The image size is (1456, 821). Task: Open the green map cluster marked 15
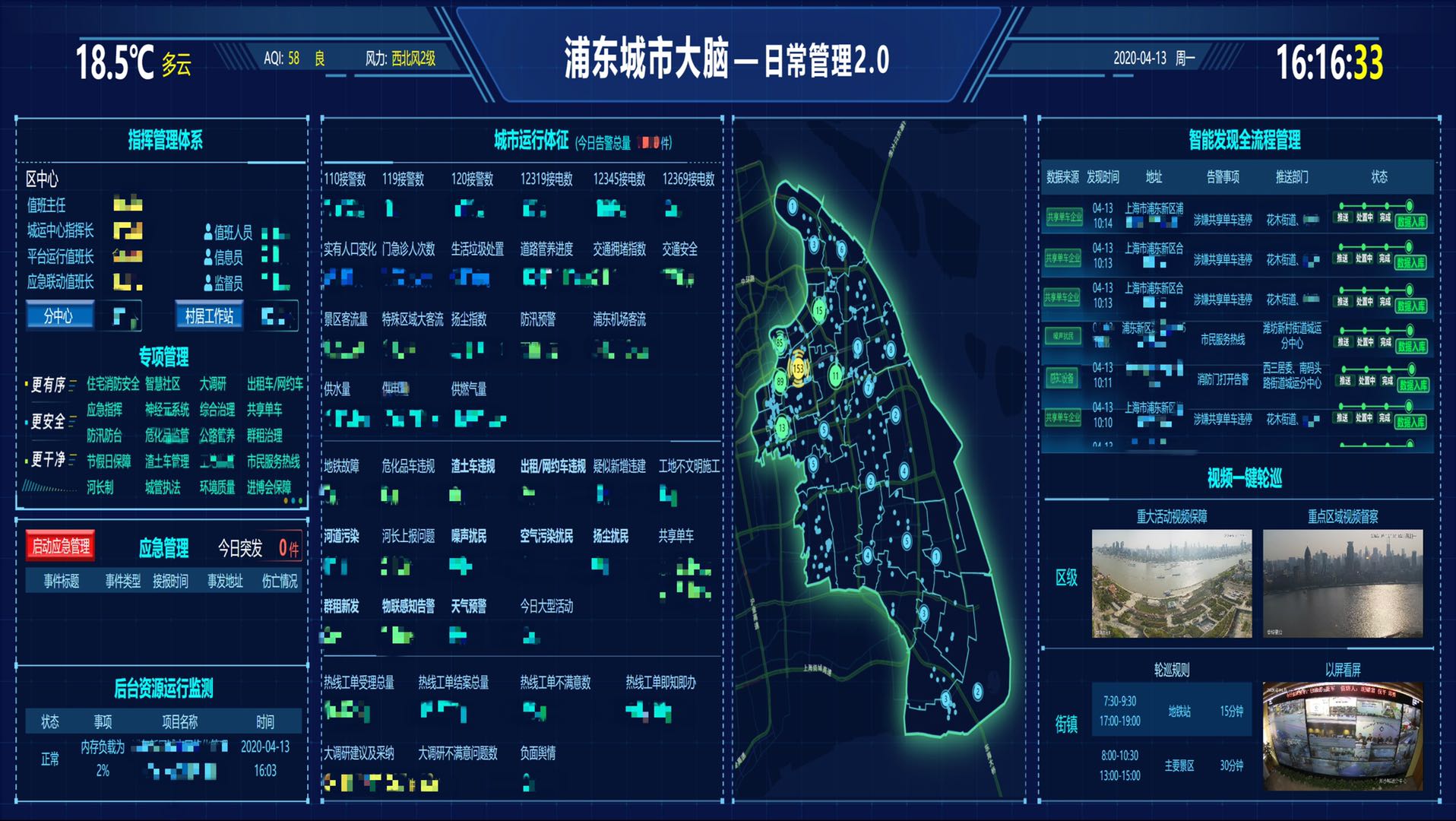pos(819,310)
